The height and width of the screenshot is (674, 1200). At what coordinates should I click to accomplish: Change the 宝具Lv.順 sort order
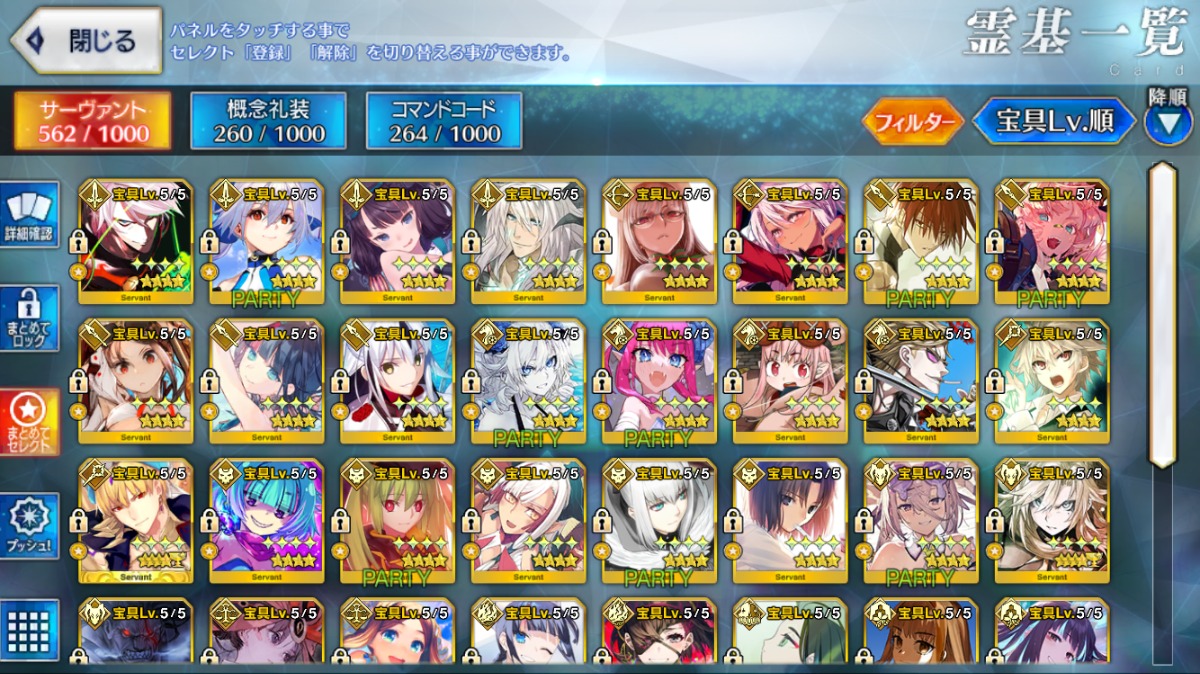click(1054, 122)
